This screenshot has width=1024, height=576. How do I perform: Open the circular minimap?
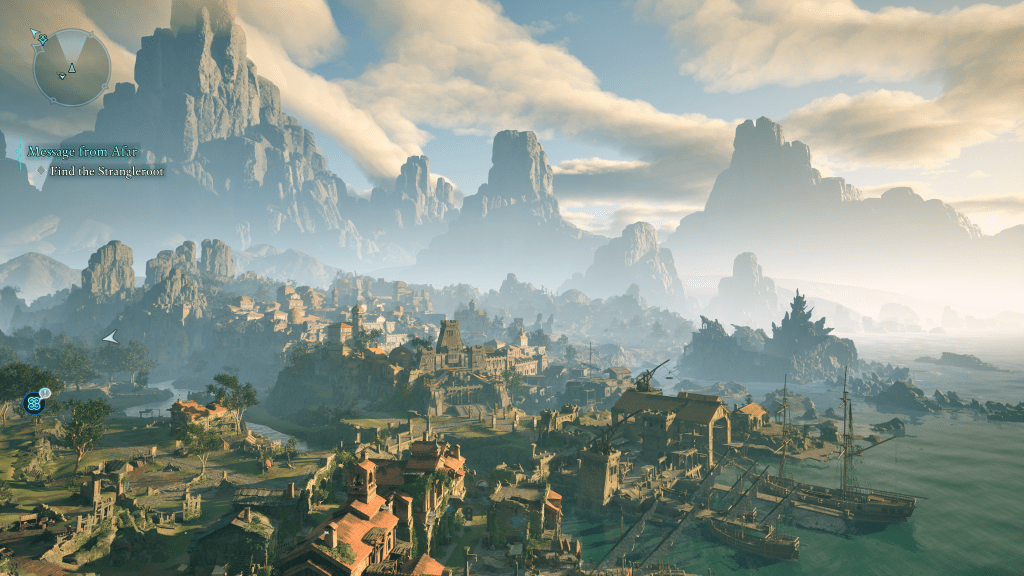point(71,66)
